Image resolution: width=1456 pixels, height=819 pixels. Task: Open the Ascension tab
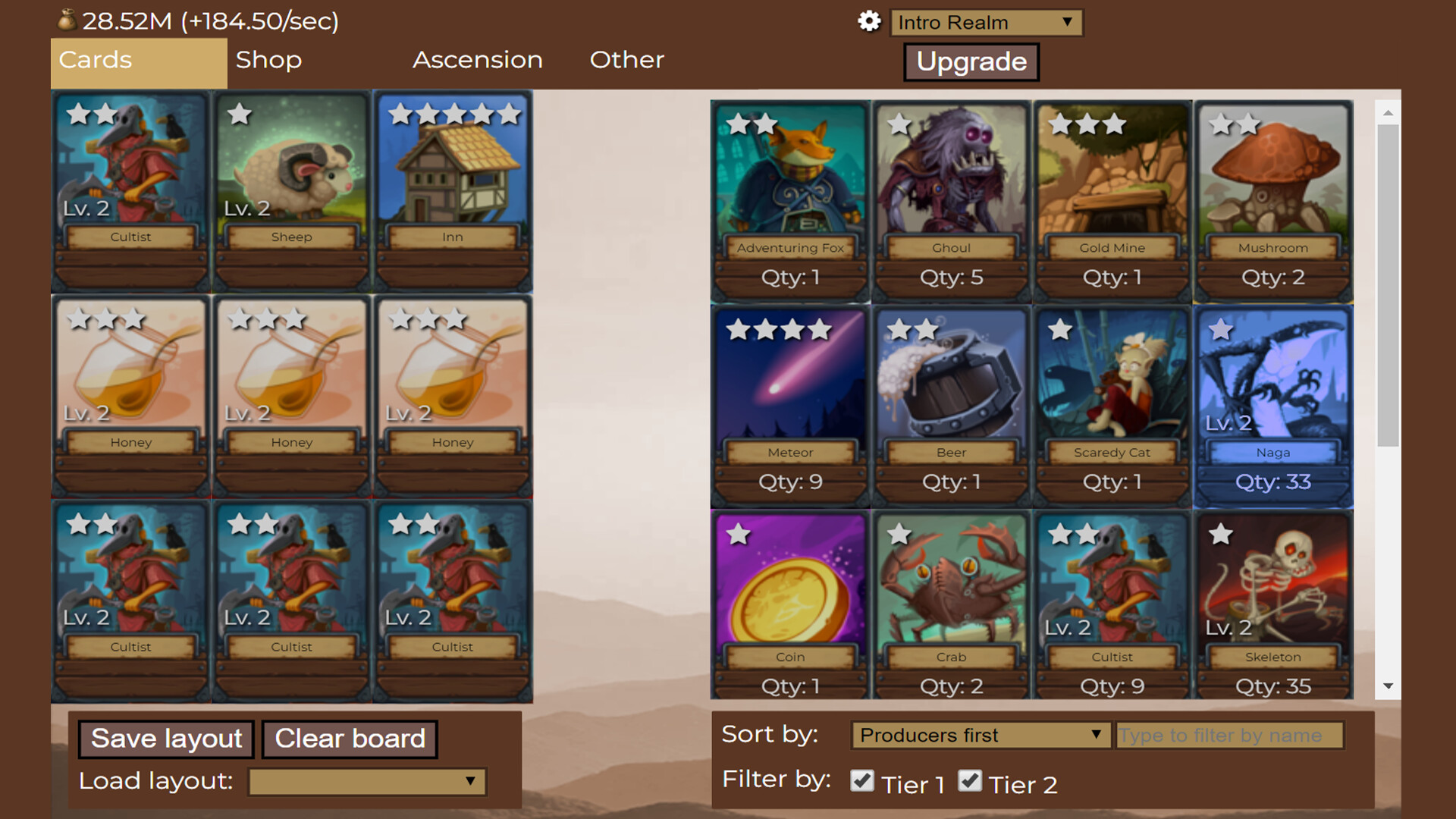pyautogui.click(x=477, y=60)
